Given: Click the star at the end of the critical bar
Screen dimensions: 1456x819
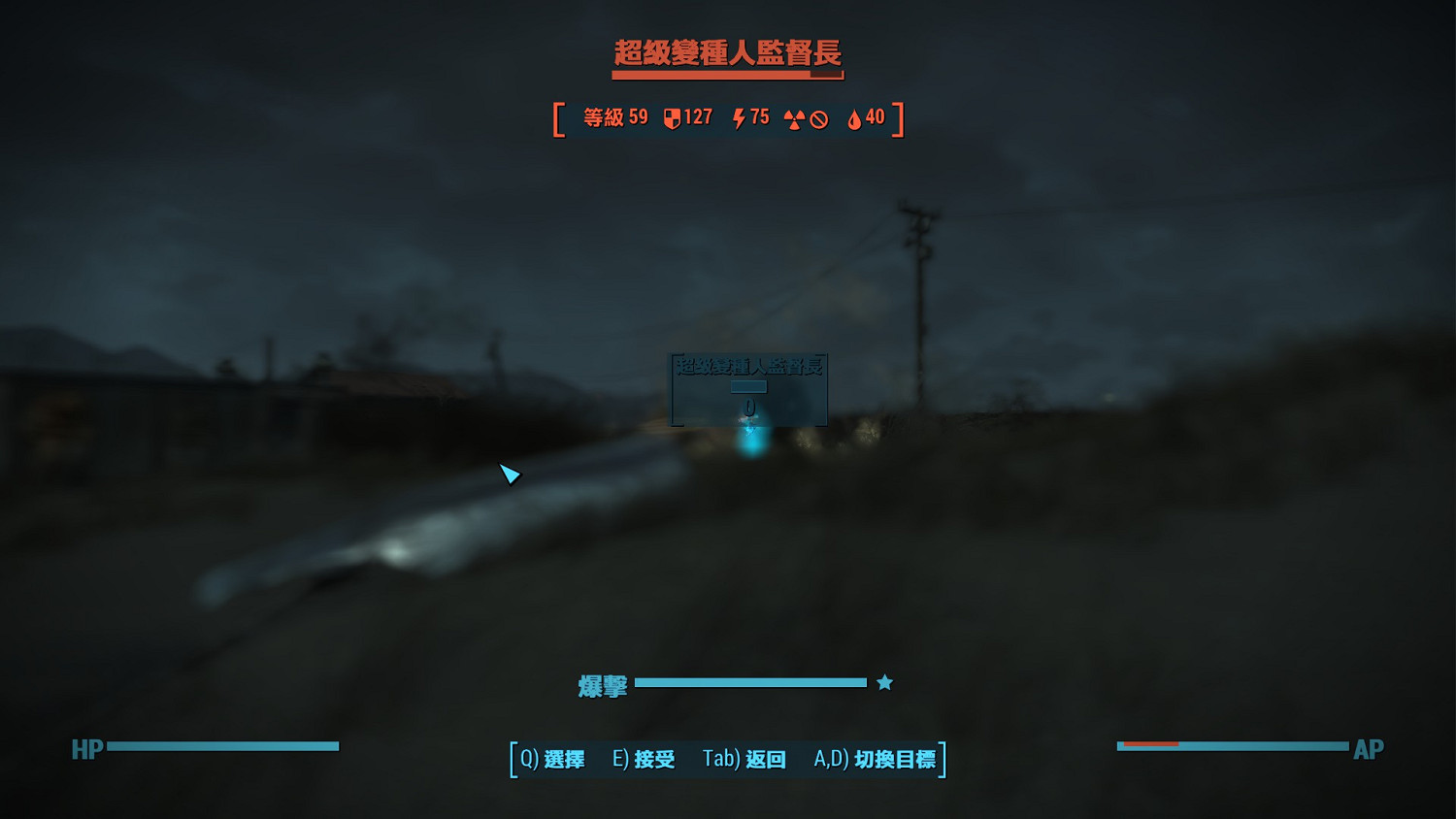Looking at the screenshot, I should click(x=882, y=682).
